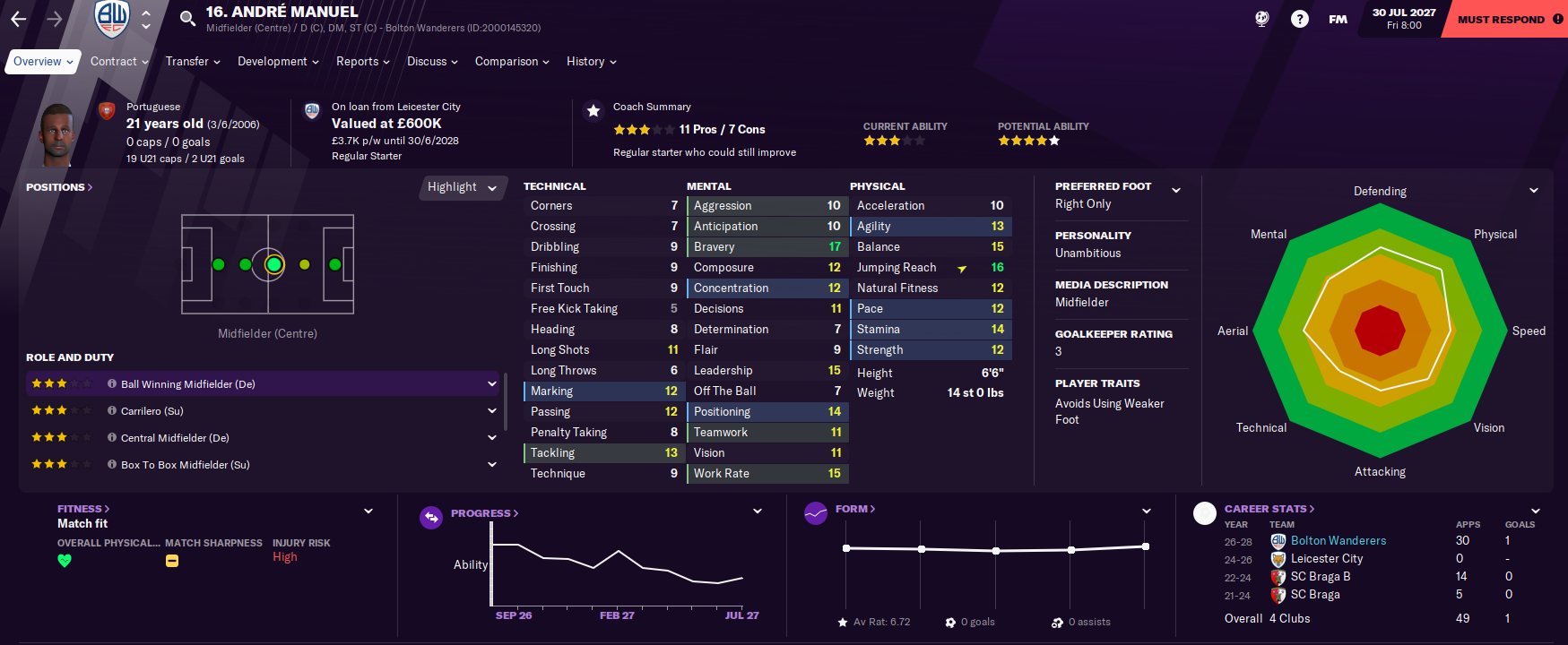
Task: Open the Bolton Wanderers club link
Action: click(x=1338, y=541)
